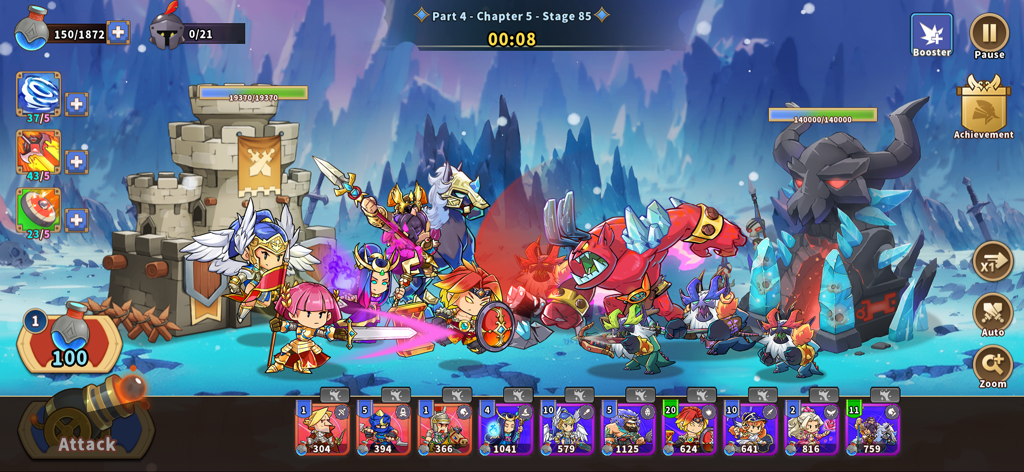Summon the unit card costing 759
The height and width of the screenshot is (472, 1024).
click(872, 427)
